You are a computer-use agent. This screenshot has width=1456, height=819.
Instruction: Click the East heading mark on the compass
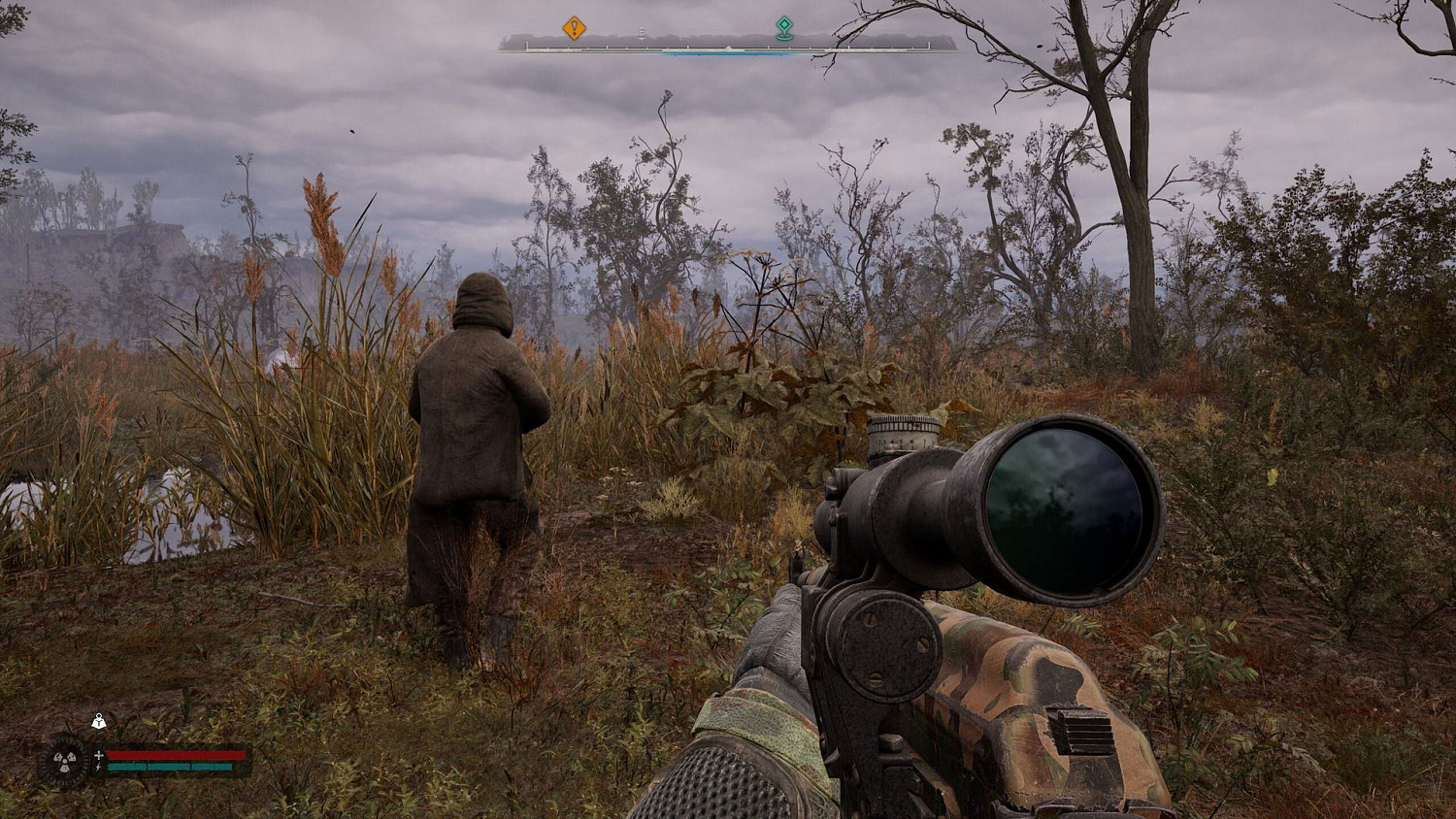[641, 34]
